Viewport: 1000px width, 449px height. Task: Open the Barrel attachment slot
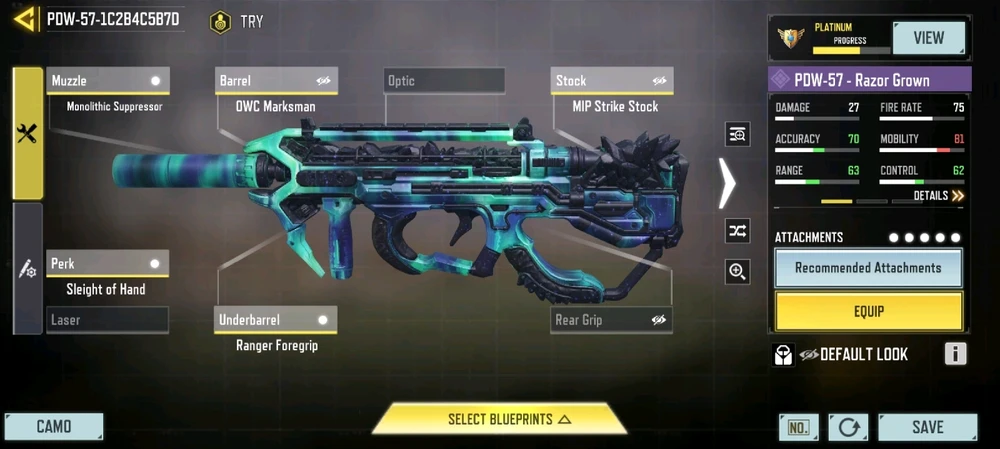[x=277, y=80]
